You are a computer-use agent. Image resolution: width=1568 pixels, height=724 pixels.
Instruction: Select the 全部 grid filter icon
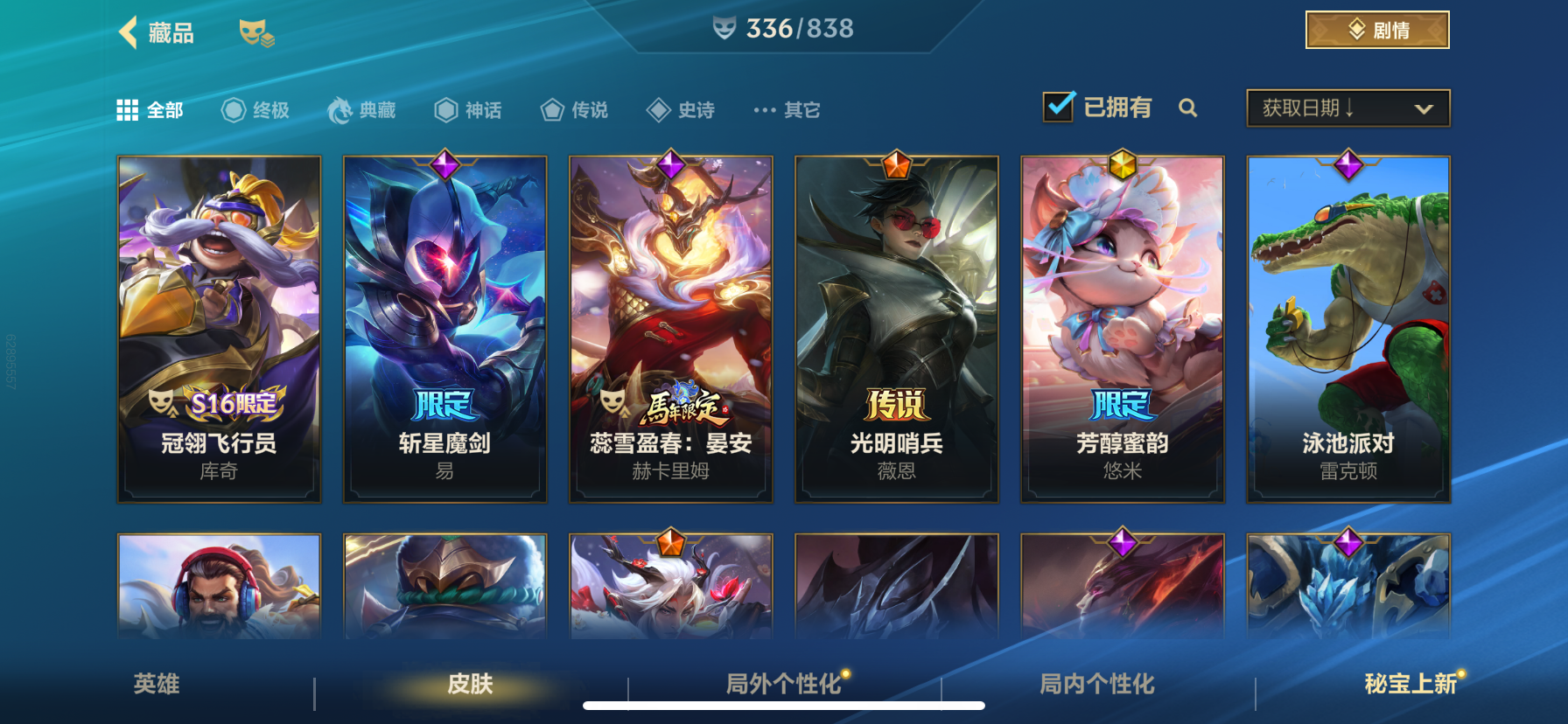pos(128,108)
